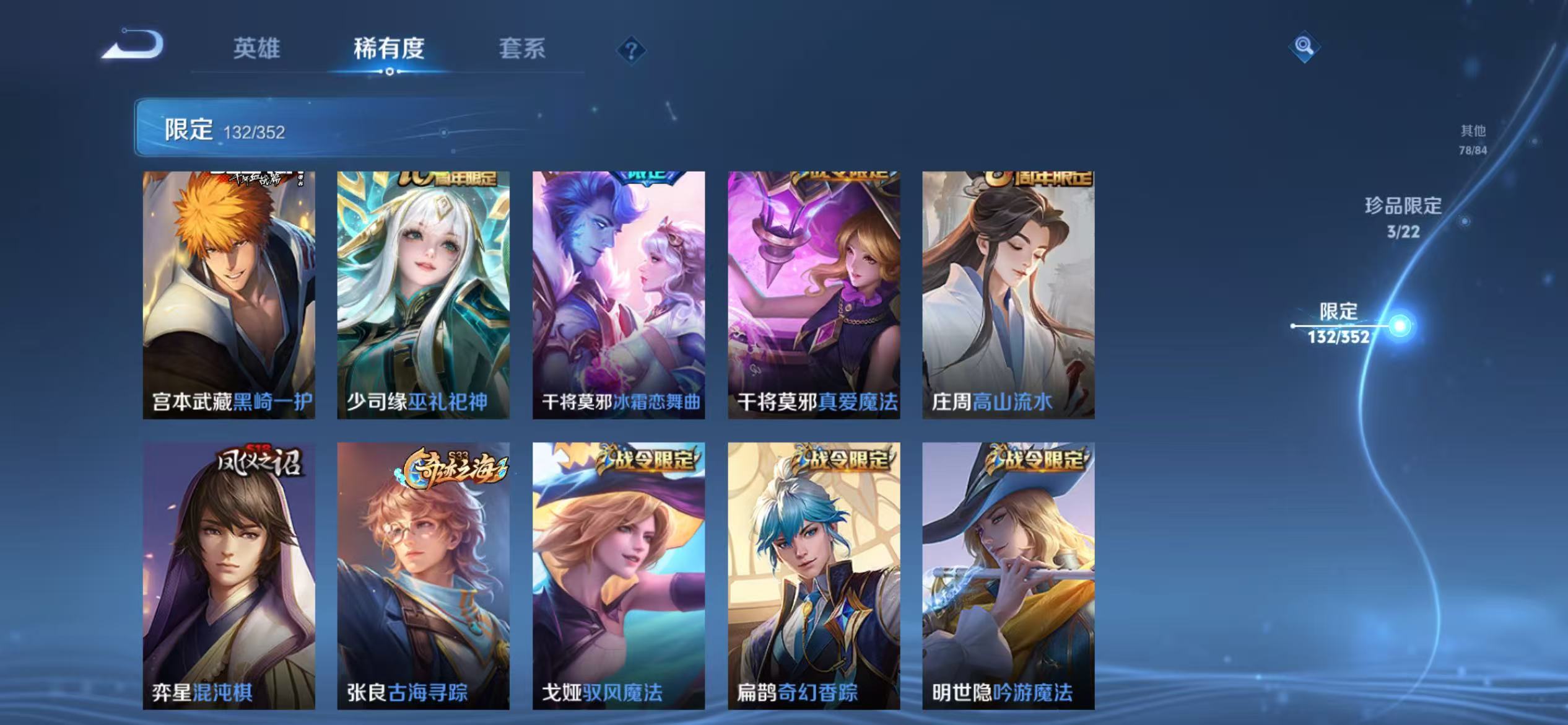
Task: Switch to the 套系 tab
Action: click(522, 50)
